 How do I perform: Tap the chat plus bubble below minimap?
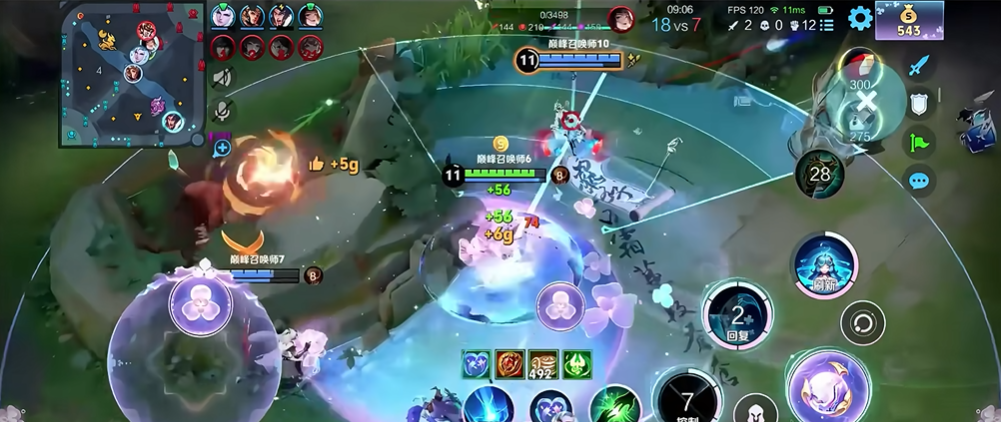[221, 148]
